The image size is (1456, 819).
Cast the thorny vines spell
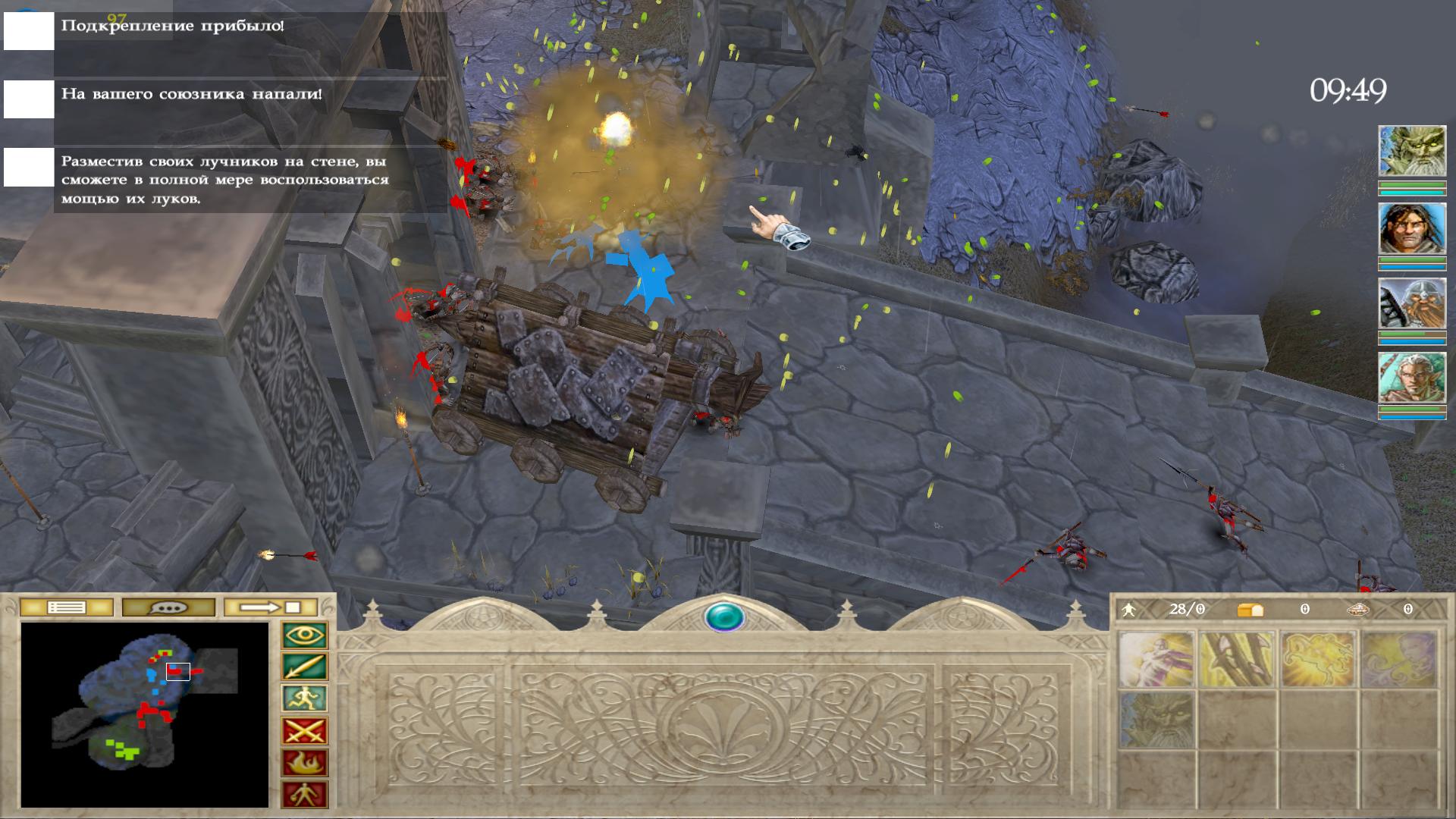[1238, 660]
